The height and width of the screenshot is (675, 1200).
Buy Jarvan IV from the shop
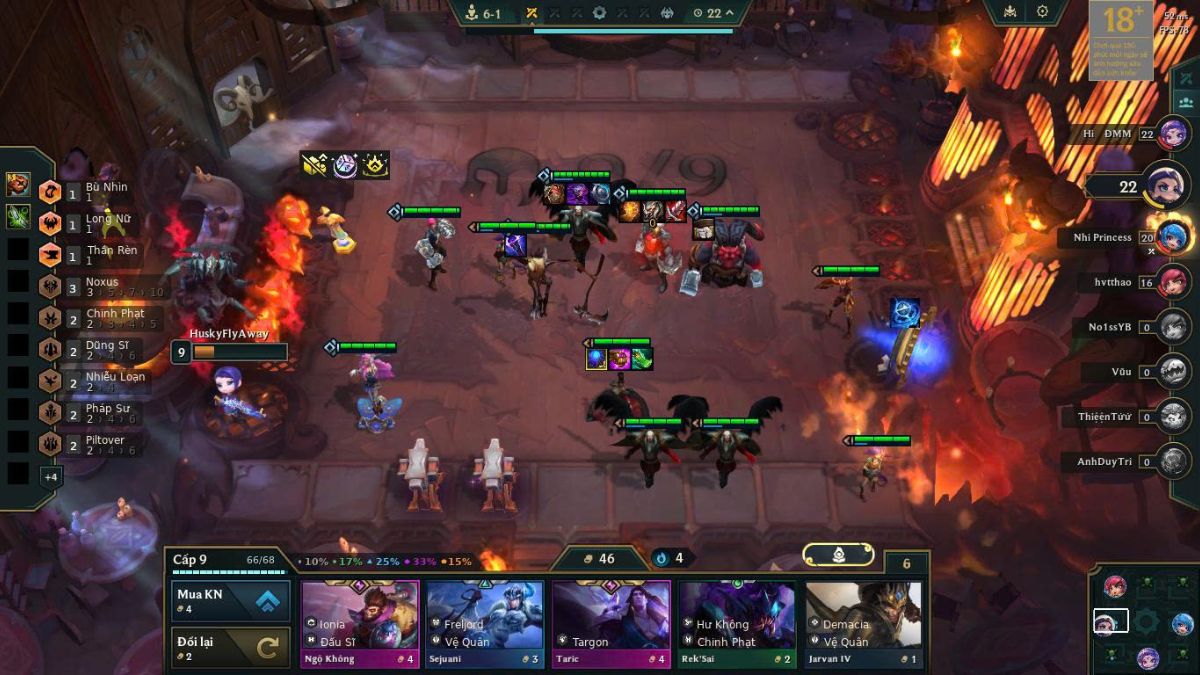point(863,624)
